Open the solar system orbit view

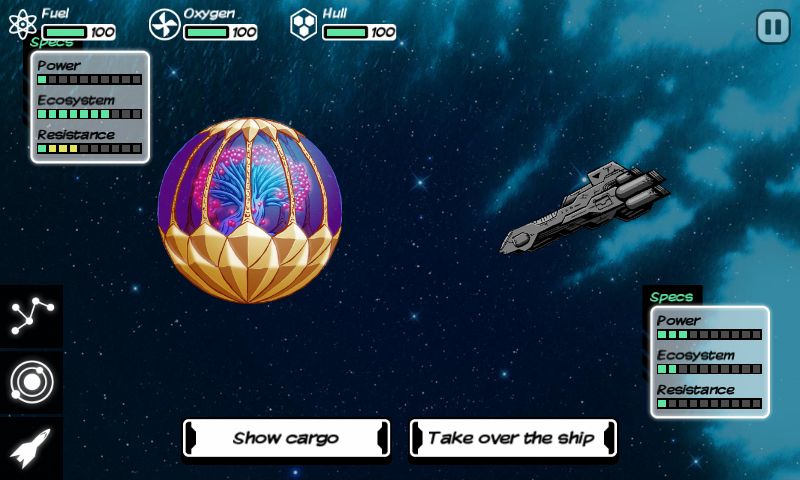pos(31,382)
